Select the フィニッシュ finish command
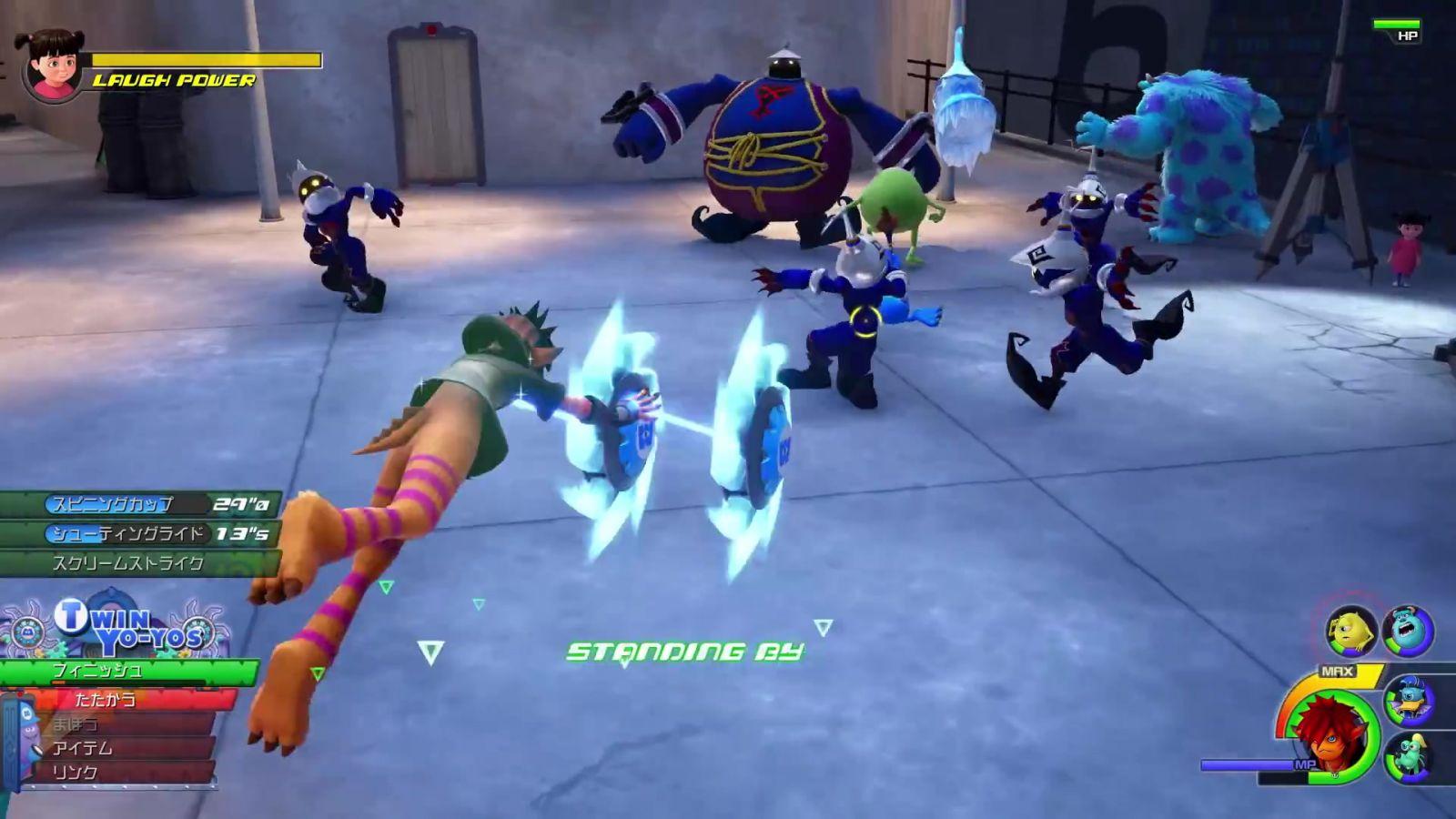Screen dimensions: 1456x819 click(x=127, y=672)
